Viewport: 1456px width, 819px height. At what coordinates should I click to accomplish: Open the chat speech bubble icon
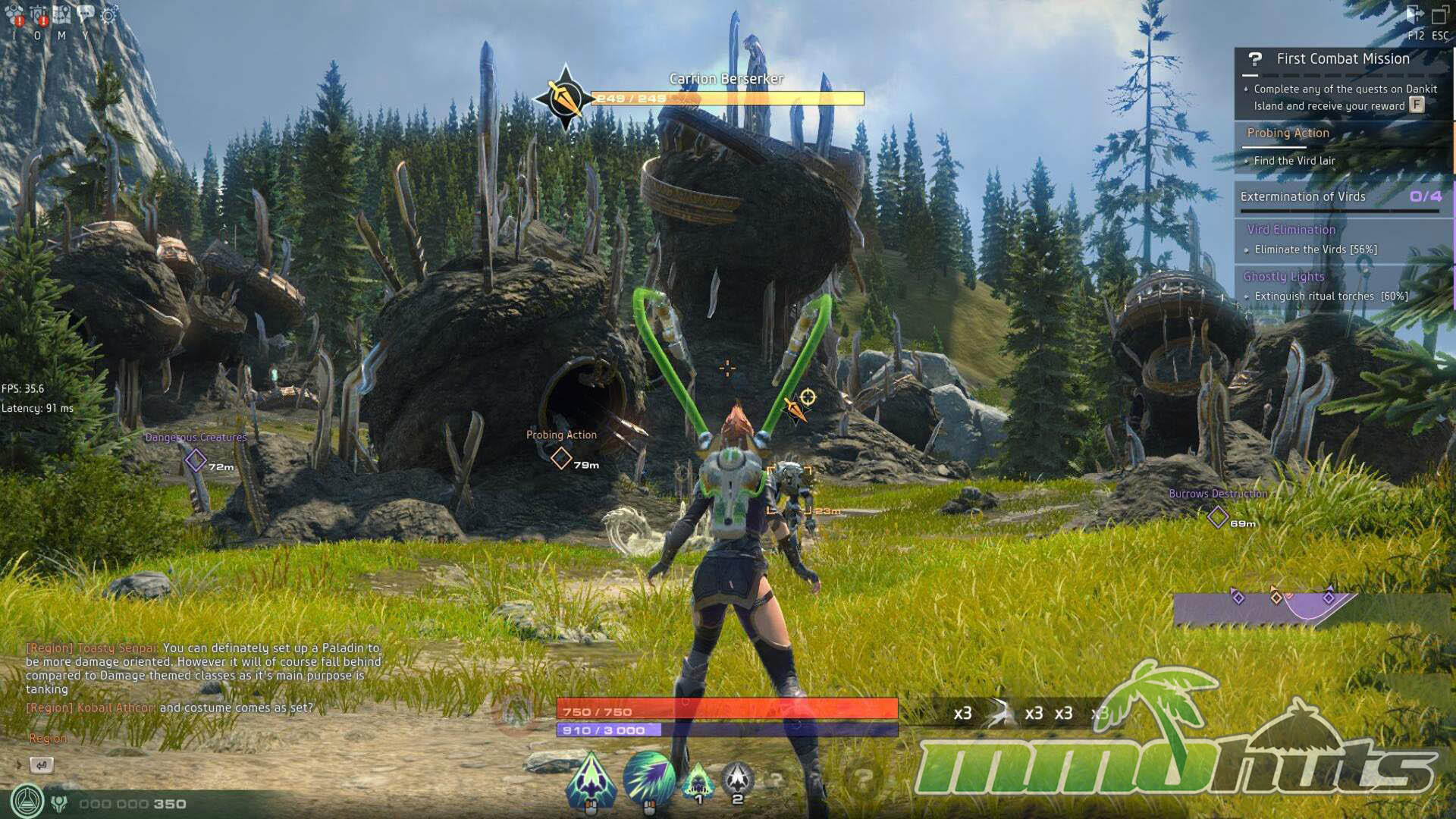click(86, 14)
